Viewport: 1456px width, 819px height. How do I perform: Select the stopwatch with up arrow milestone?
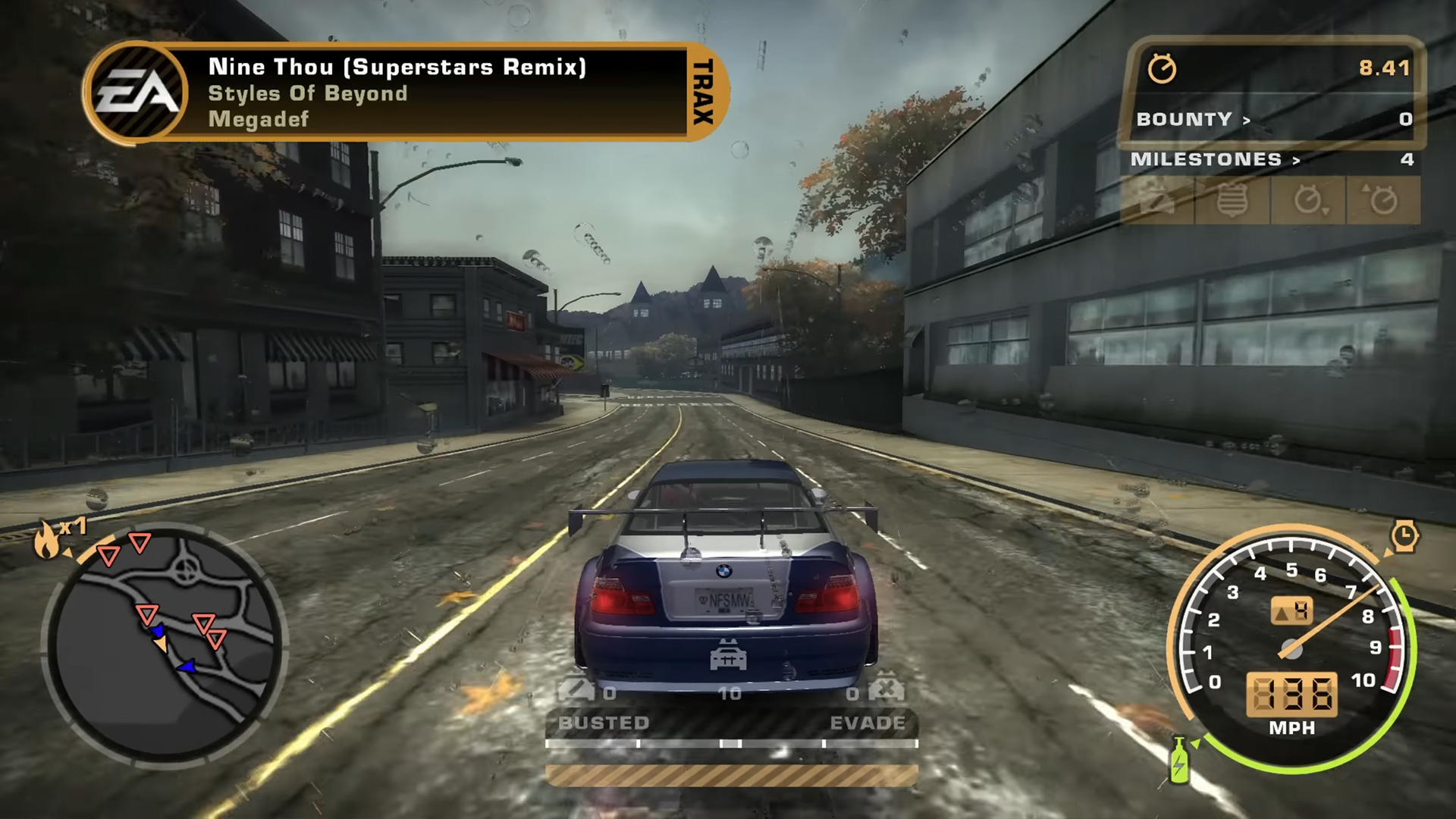[x=1382, y=201]
